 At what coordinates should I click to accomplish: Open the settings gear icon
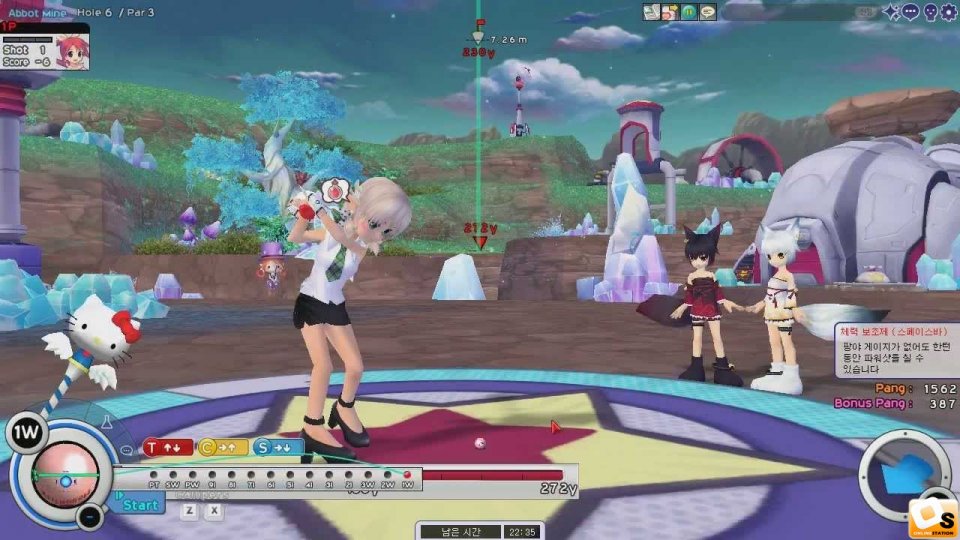click(948, 12)
